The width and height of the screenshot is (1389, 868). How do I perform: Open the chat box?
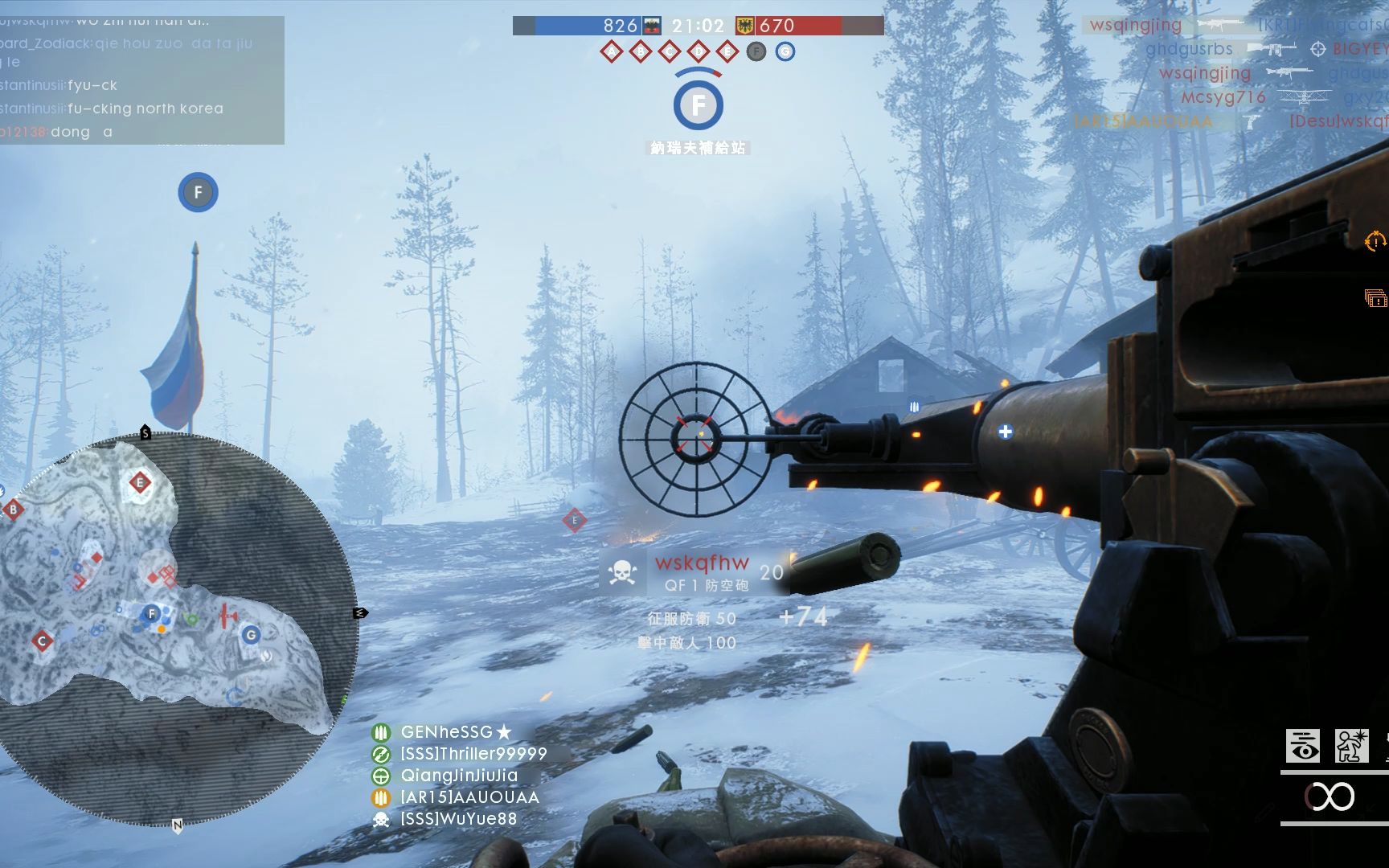pos(141,80)
